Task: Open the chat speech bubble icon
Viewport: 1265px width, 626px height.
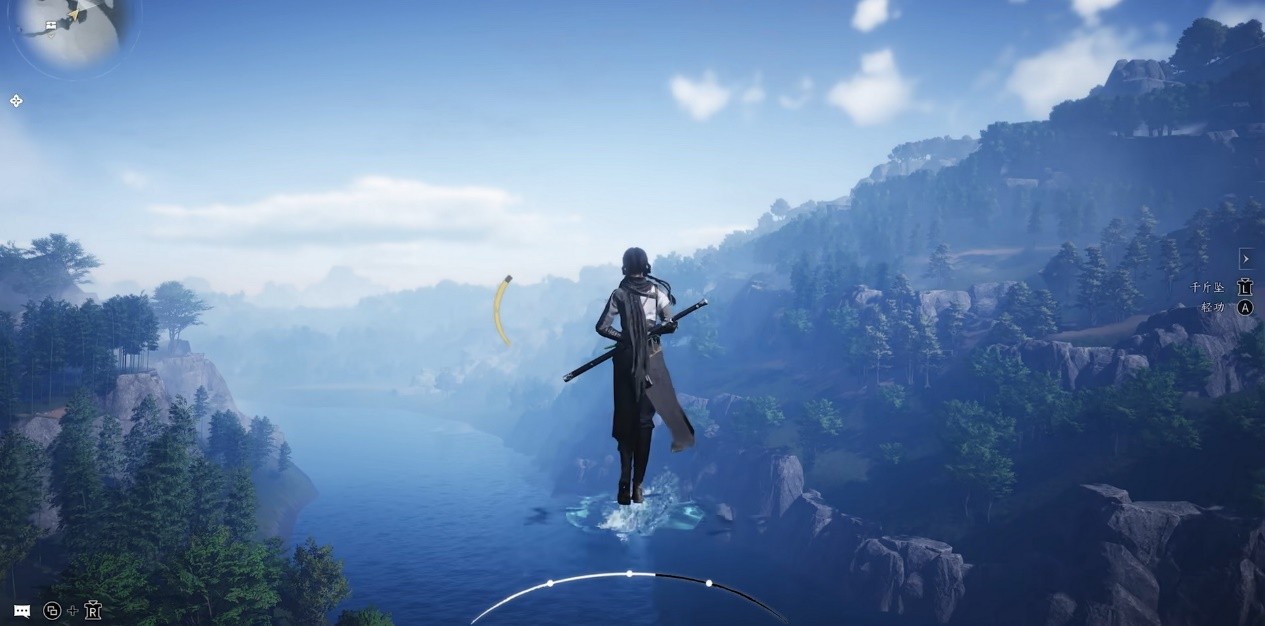Action: pos(21,610)
